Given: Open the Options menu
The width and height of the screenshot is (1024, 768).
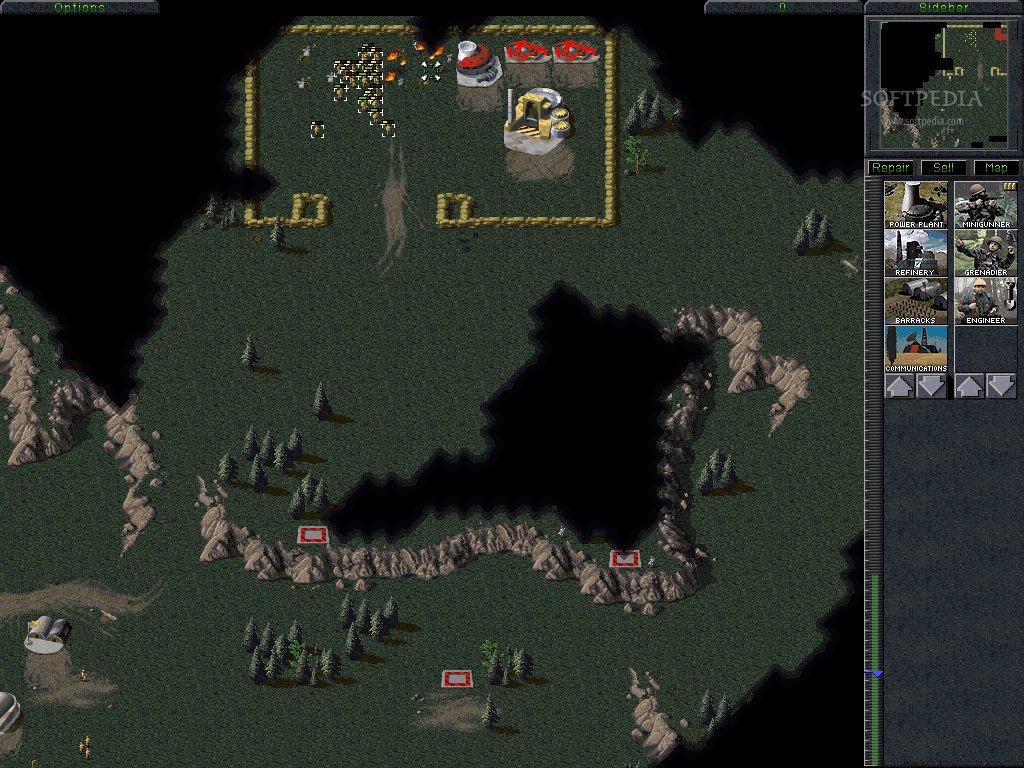Looking at the screenshot, I should tap(79, 7).
